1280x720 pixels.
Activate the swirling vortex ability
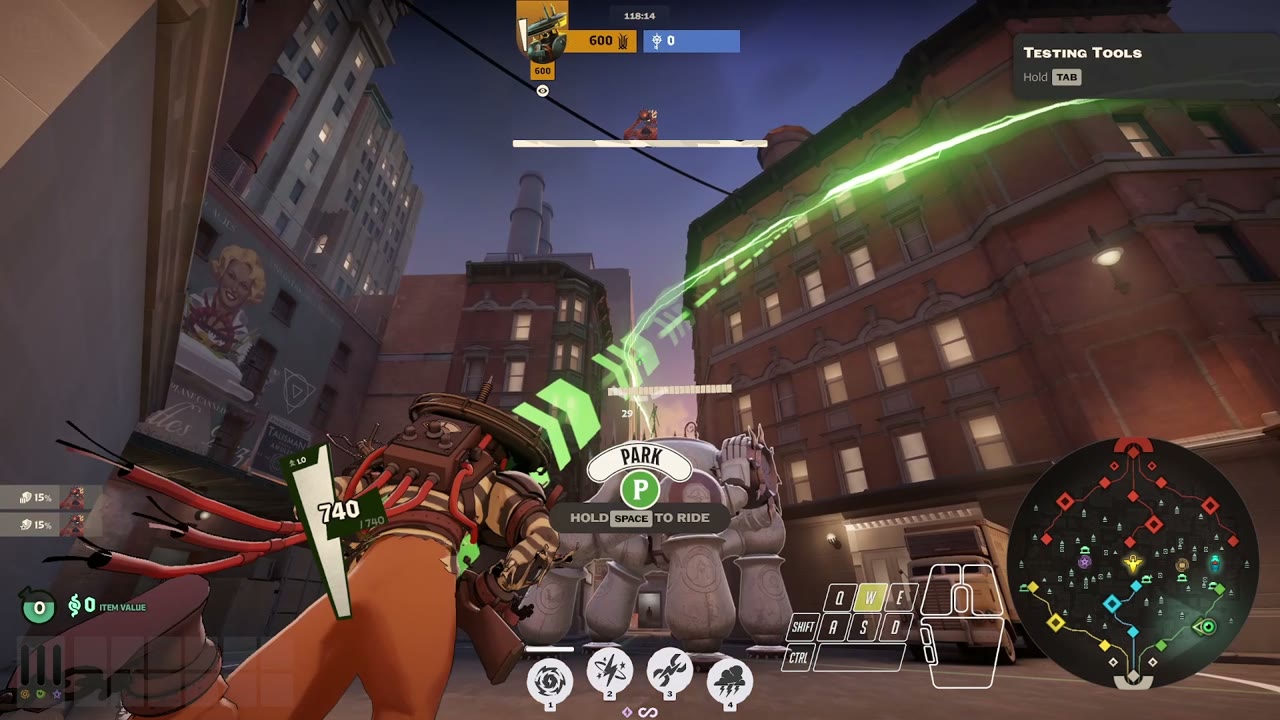pyautogui.click(x=550, y=678)
